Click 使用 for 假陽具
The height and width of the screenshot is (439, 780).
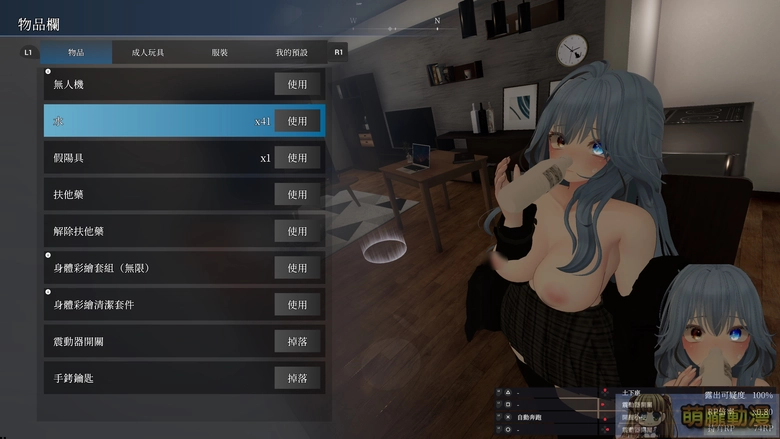(297, 158)
